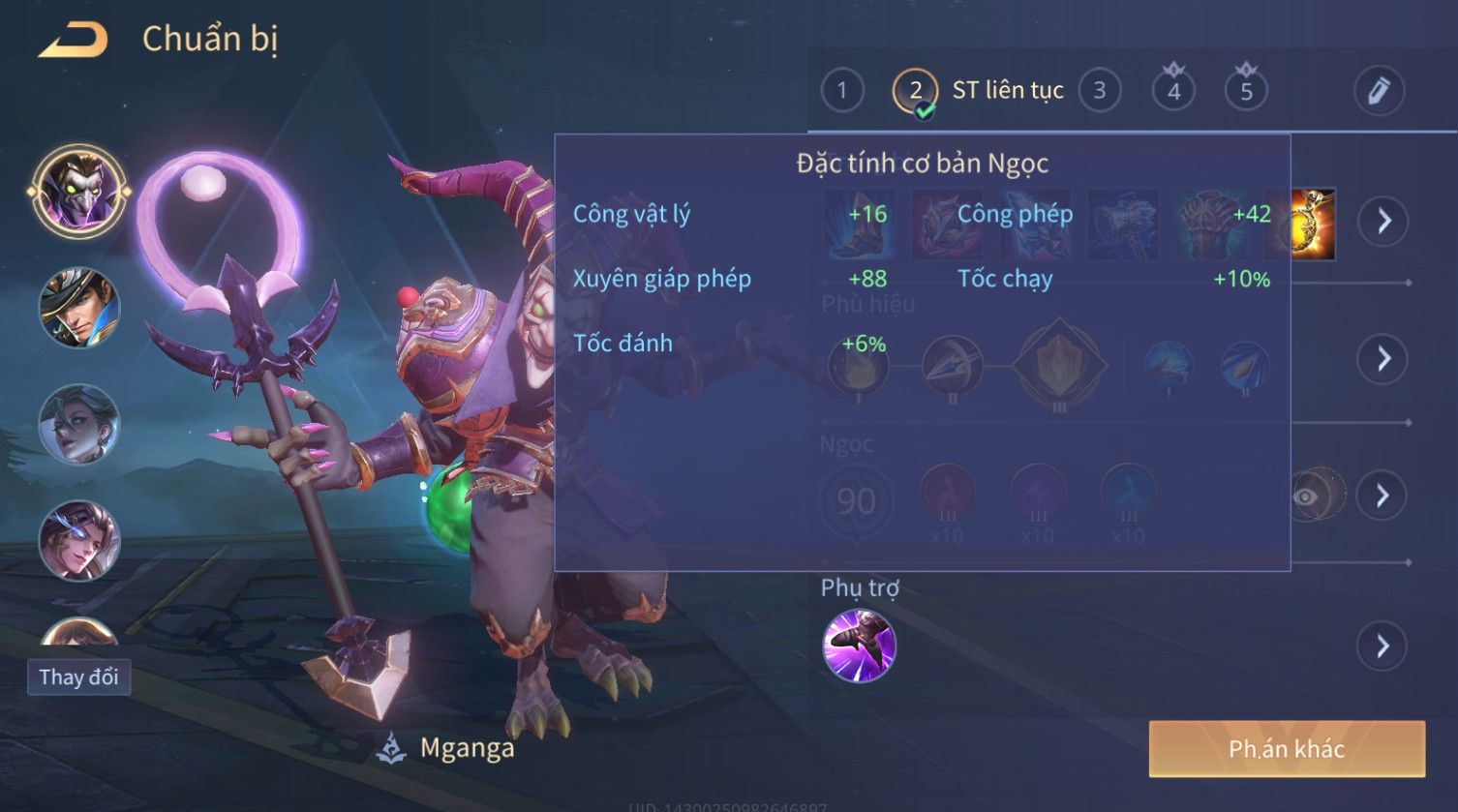Screen dimensions: 1458x812
Task: Expand the Ngọc section arrow
Action: pyautogui.click(x=1383, y=496)
